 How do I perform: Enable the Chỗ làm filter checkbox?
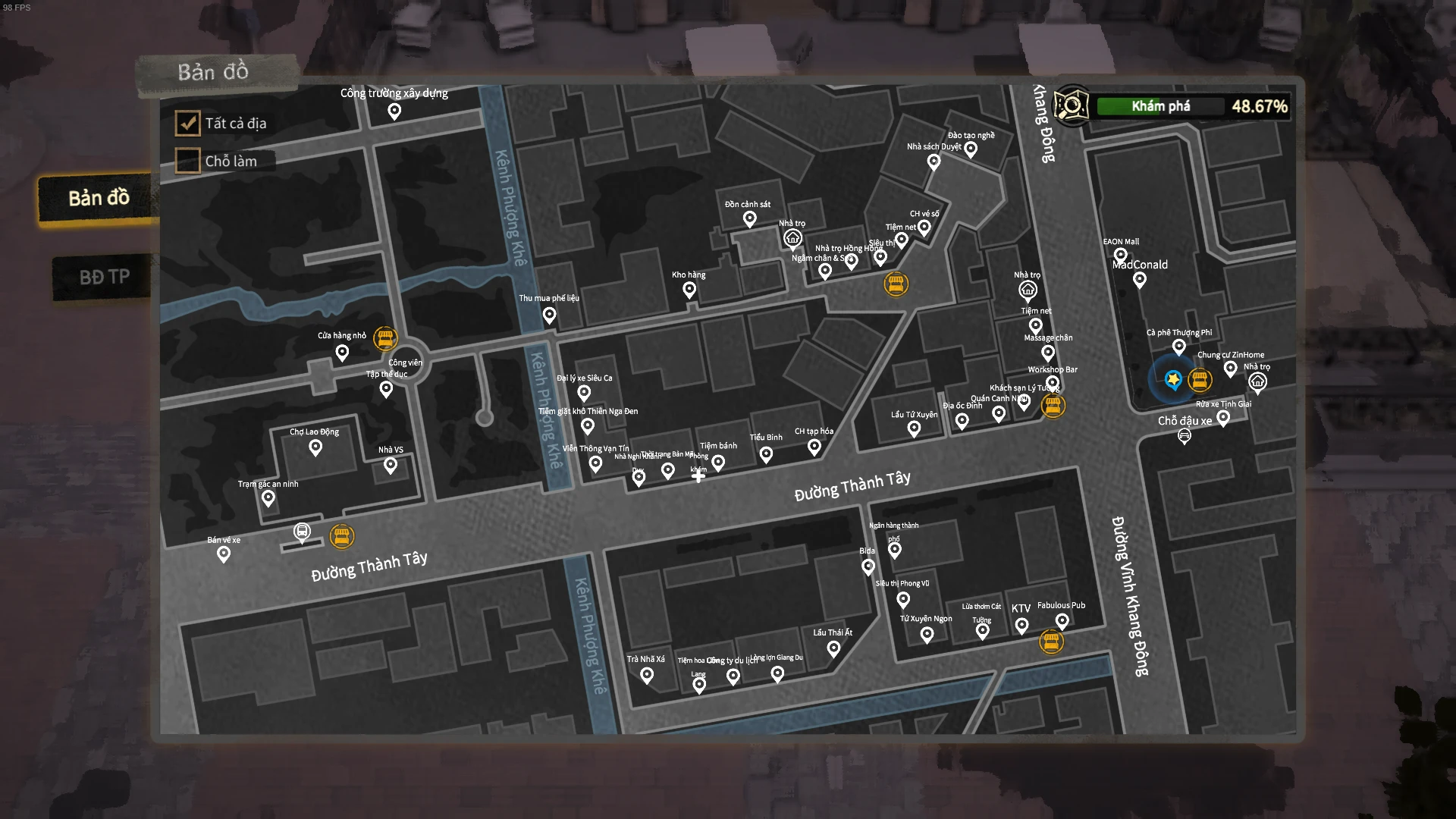(188, 161)
